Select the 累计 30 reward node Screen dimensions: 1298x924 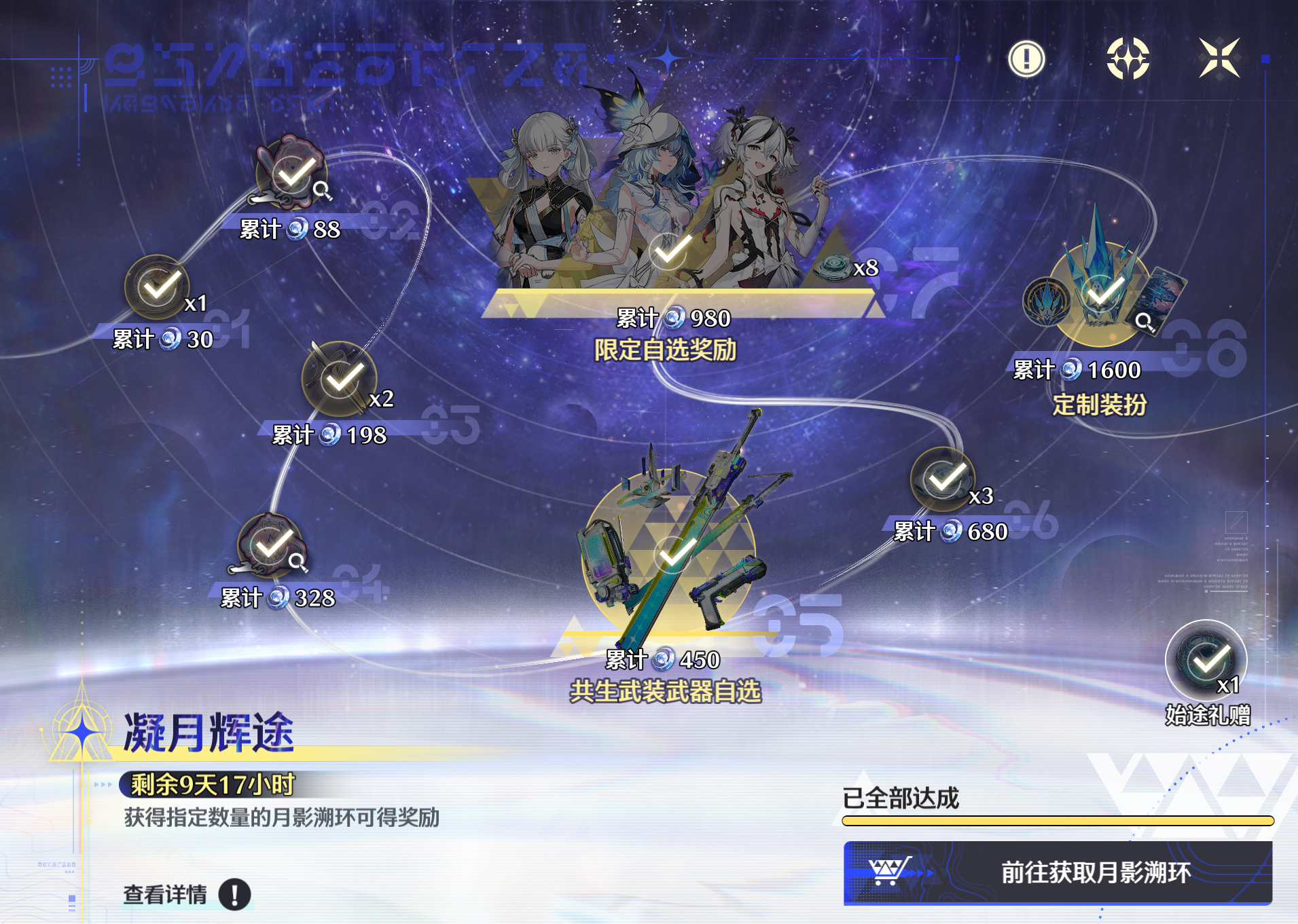pos(158,288)
